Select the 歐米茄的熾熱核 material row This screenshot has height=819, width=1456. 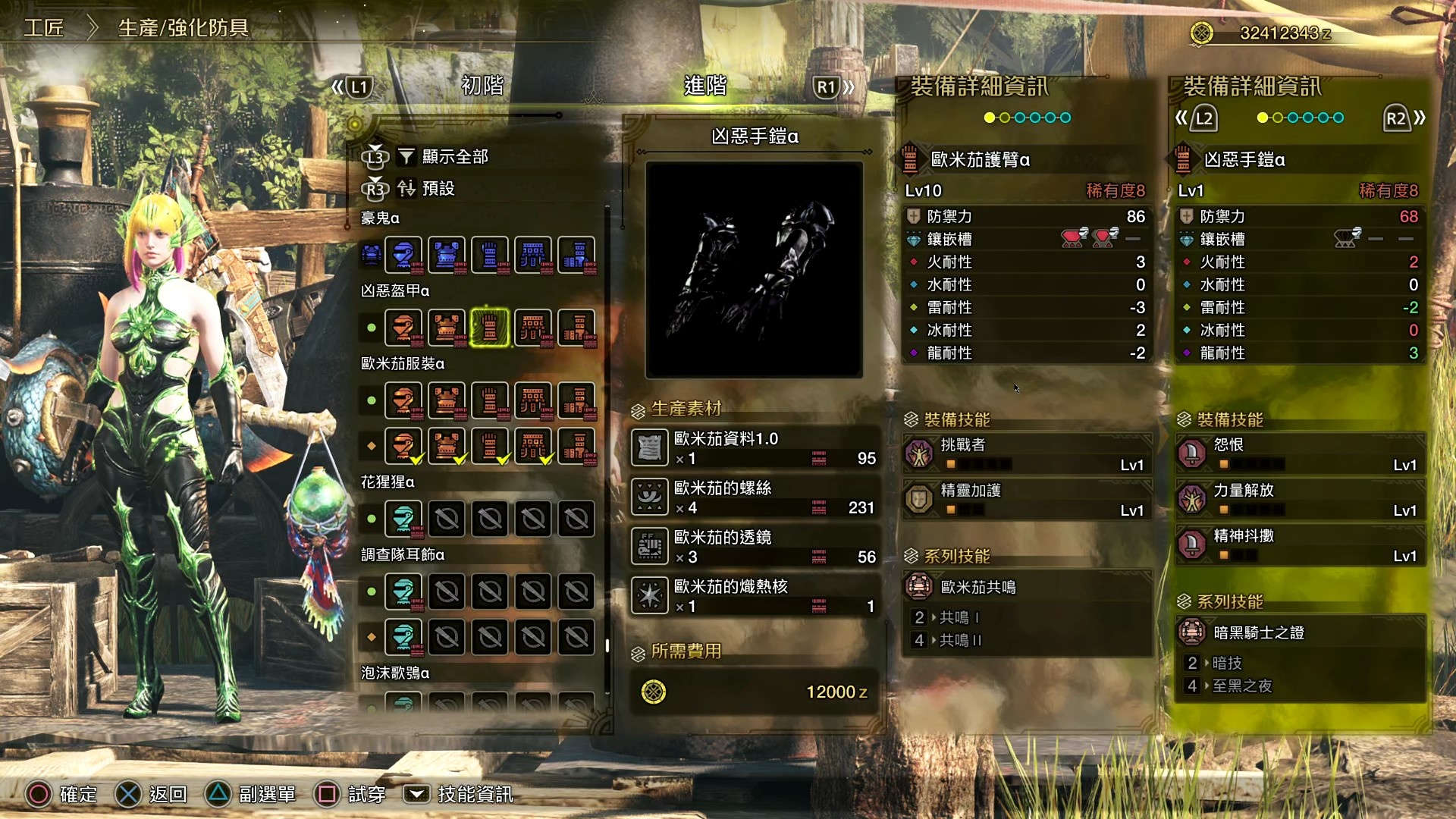(x=755, y=596)
